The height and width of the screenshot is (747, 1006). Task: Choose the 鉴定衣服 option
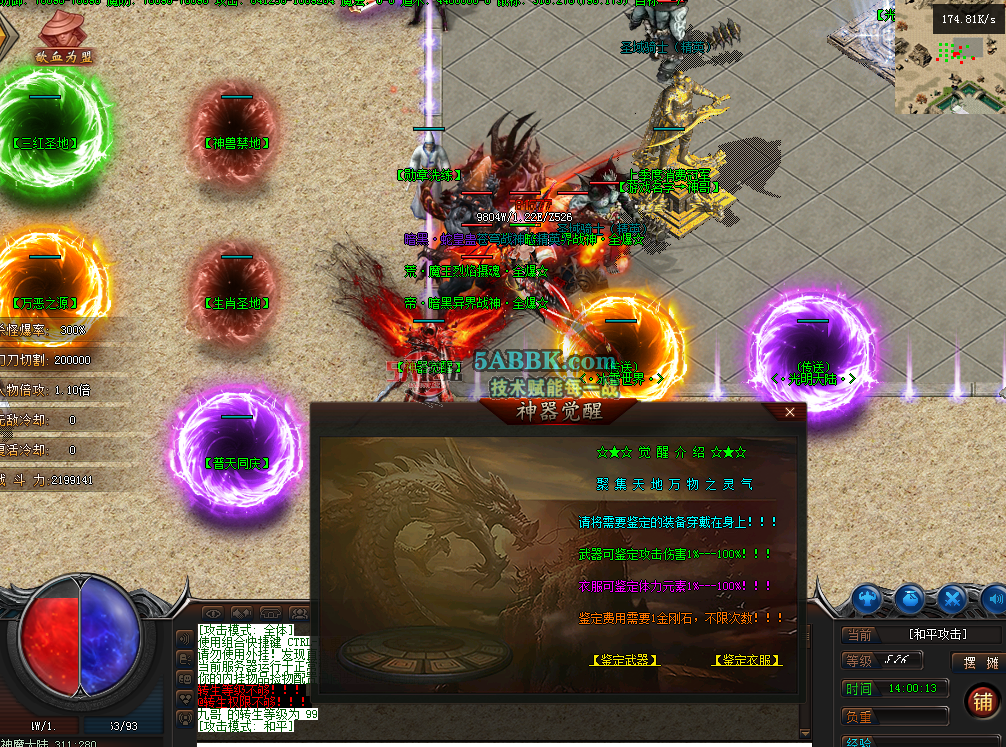[x=746, y=660]
